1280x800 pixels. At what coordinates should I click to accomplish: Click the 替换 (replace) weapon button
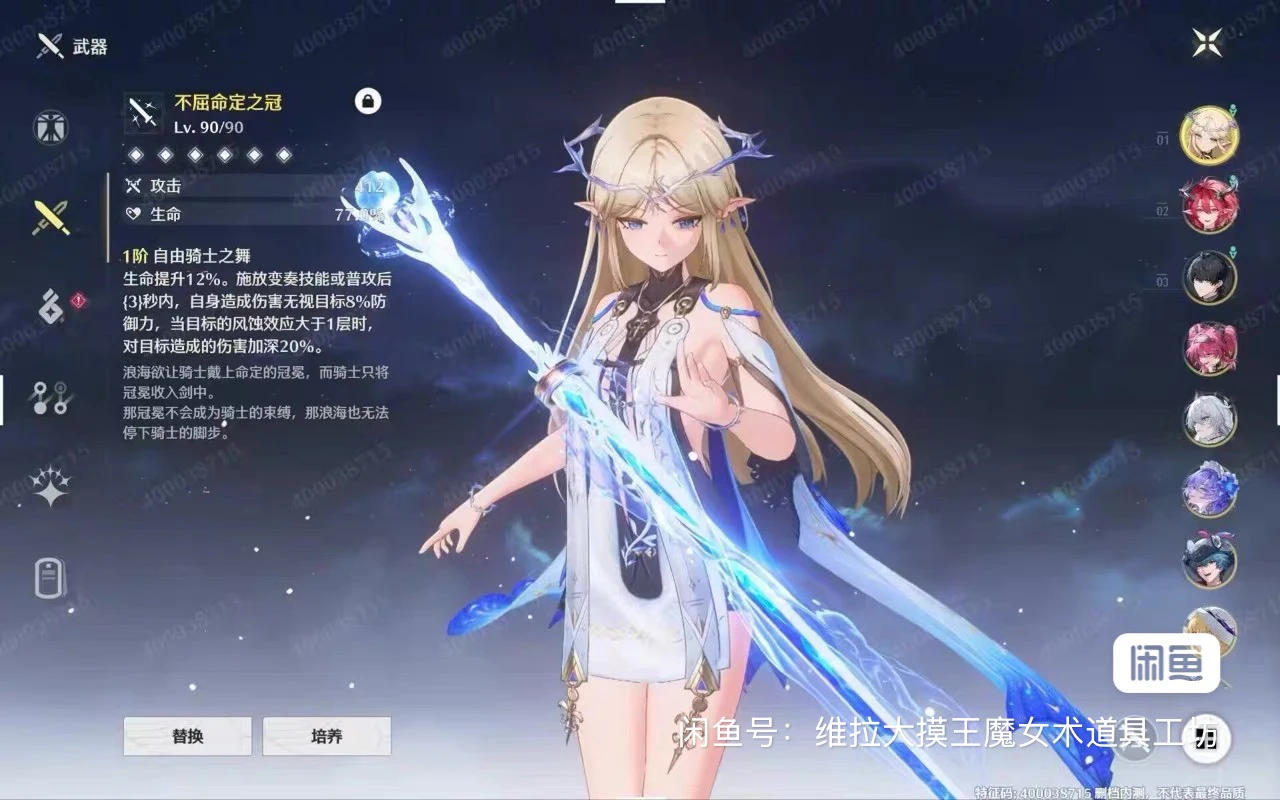pyautogui.click(x=187, y=736)
